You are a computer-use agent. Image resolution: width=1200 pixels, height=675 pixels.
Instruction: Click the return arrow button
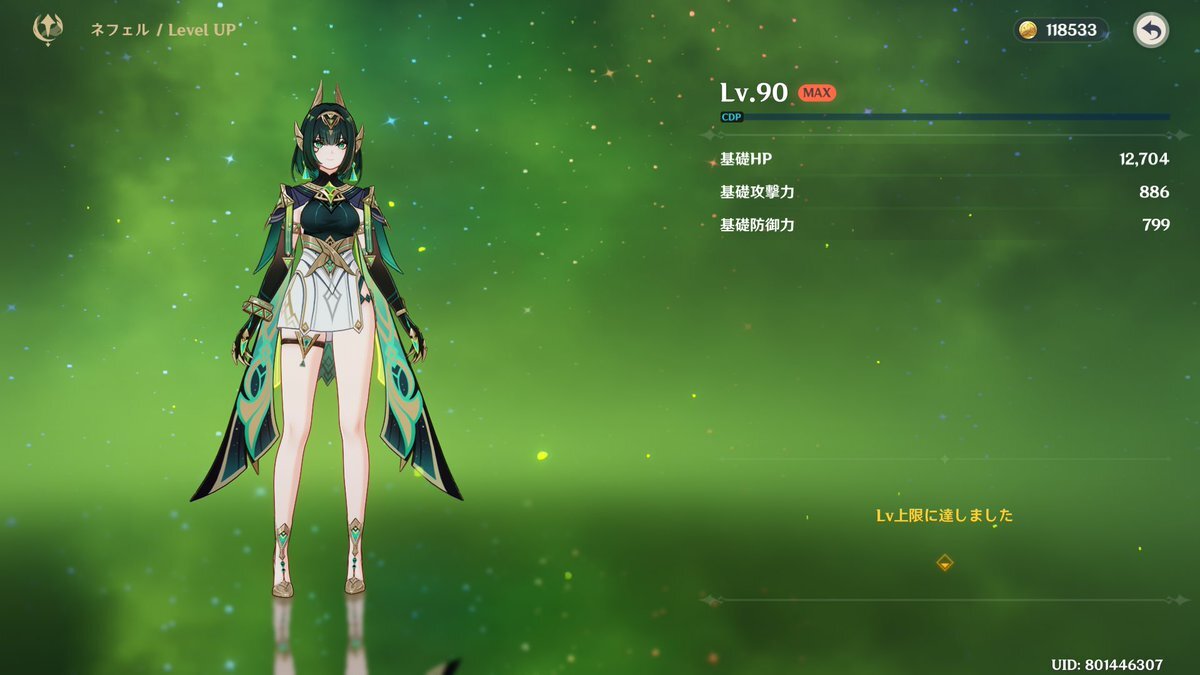point(1150,30)
